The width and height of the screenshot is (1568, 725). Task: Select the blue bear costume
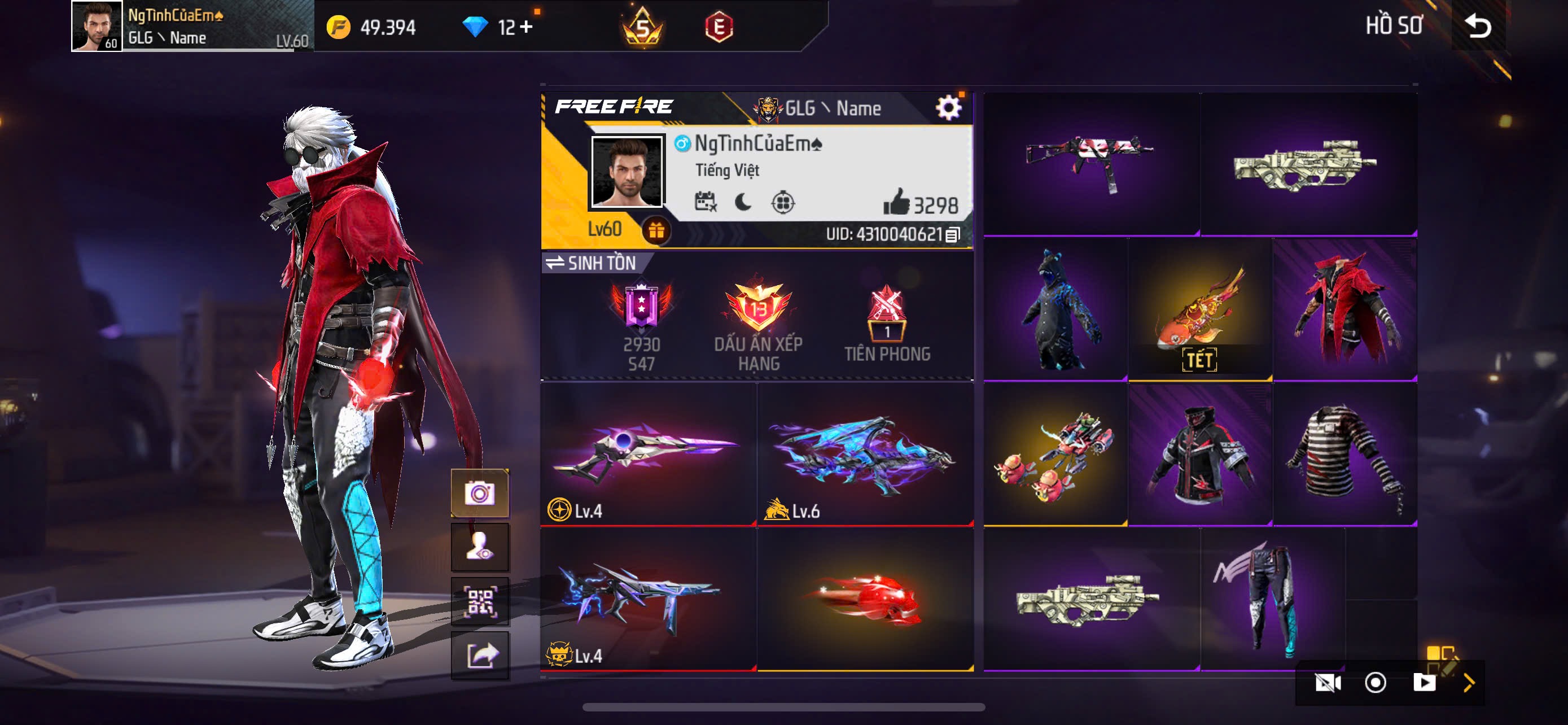coord(1055,310)
